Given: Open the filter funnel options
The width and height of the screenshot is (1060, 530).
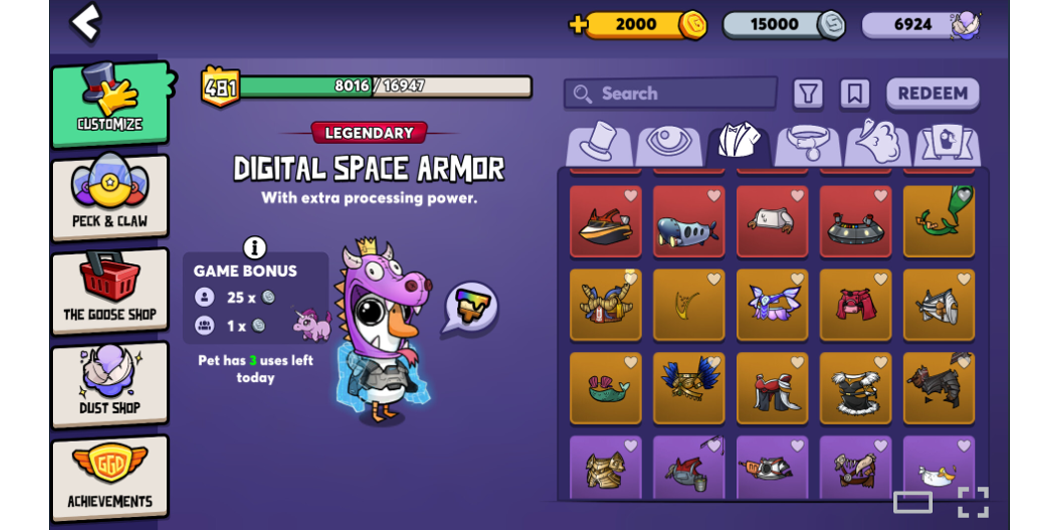Looking at the screenshot, I should coord(808,94).
